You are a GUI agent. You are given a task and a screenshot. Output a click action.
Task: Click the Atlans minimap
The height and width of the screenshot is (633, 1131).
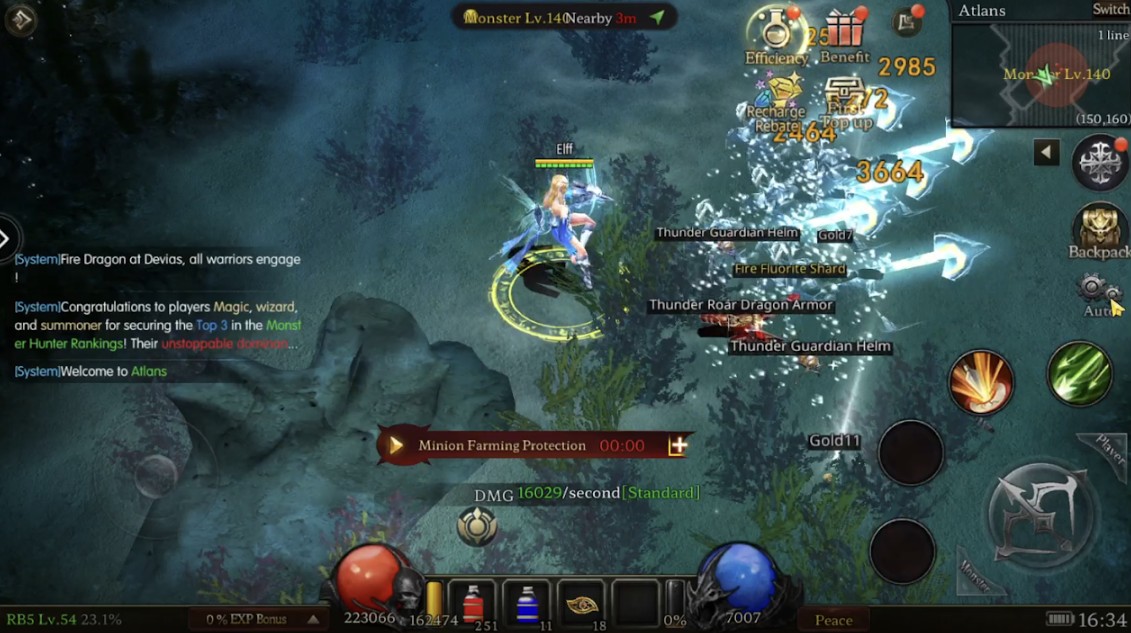[1040, 75]
